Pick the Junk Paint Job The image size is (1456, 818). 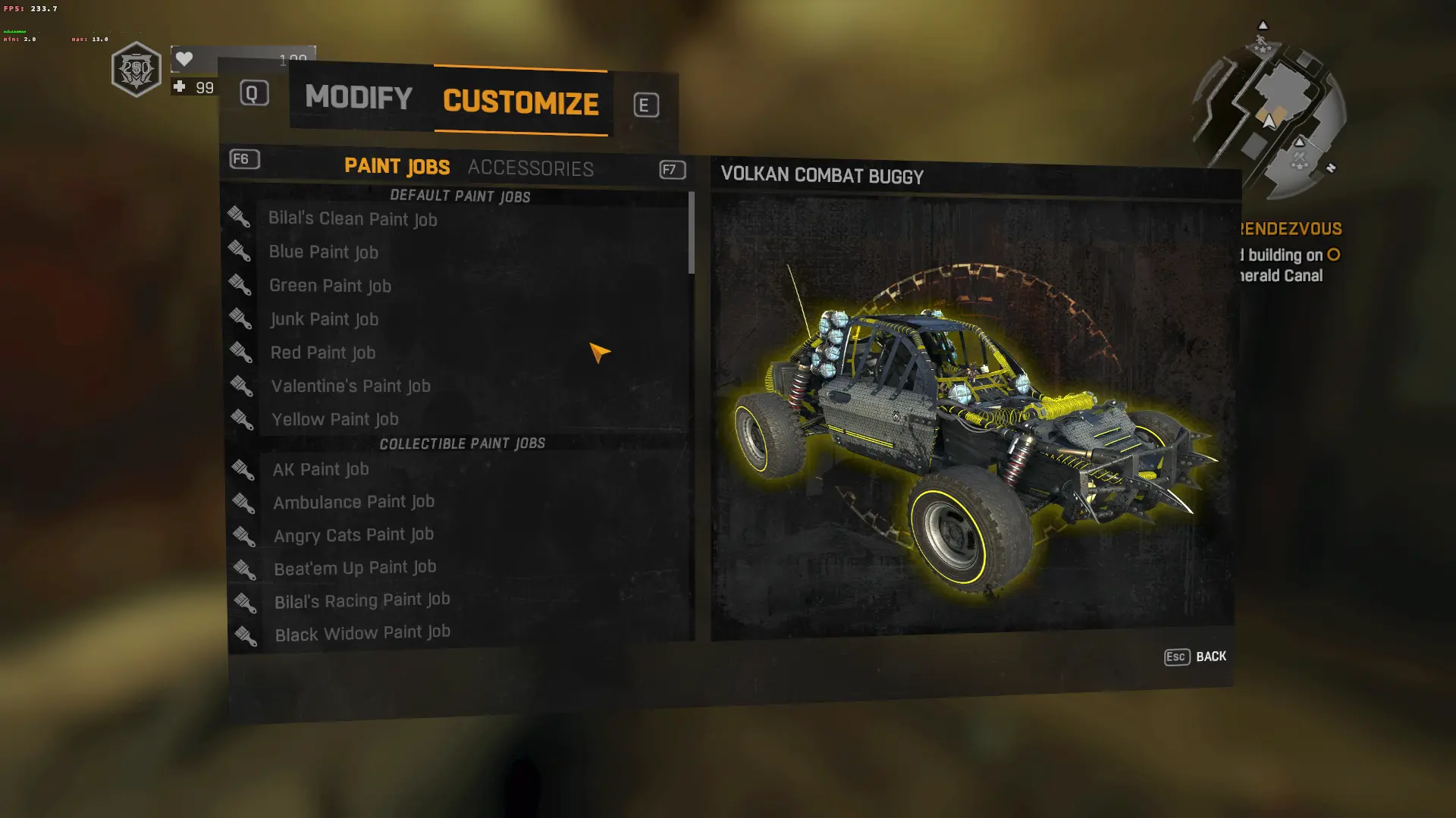click(325, 319)
